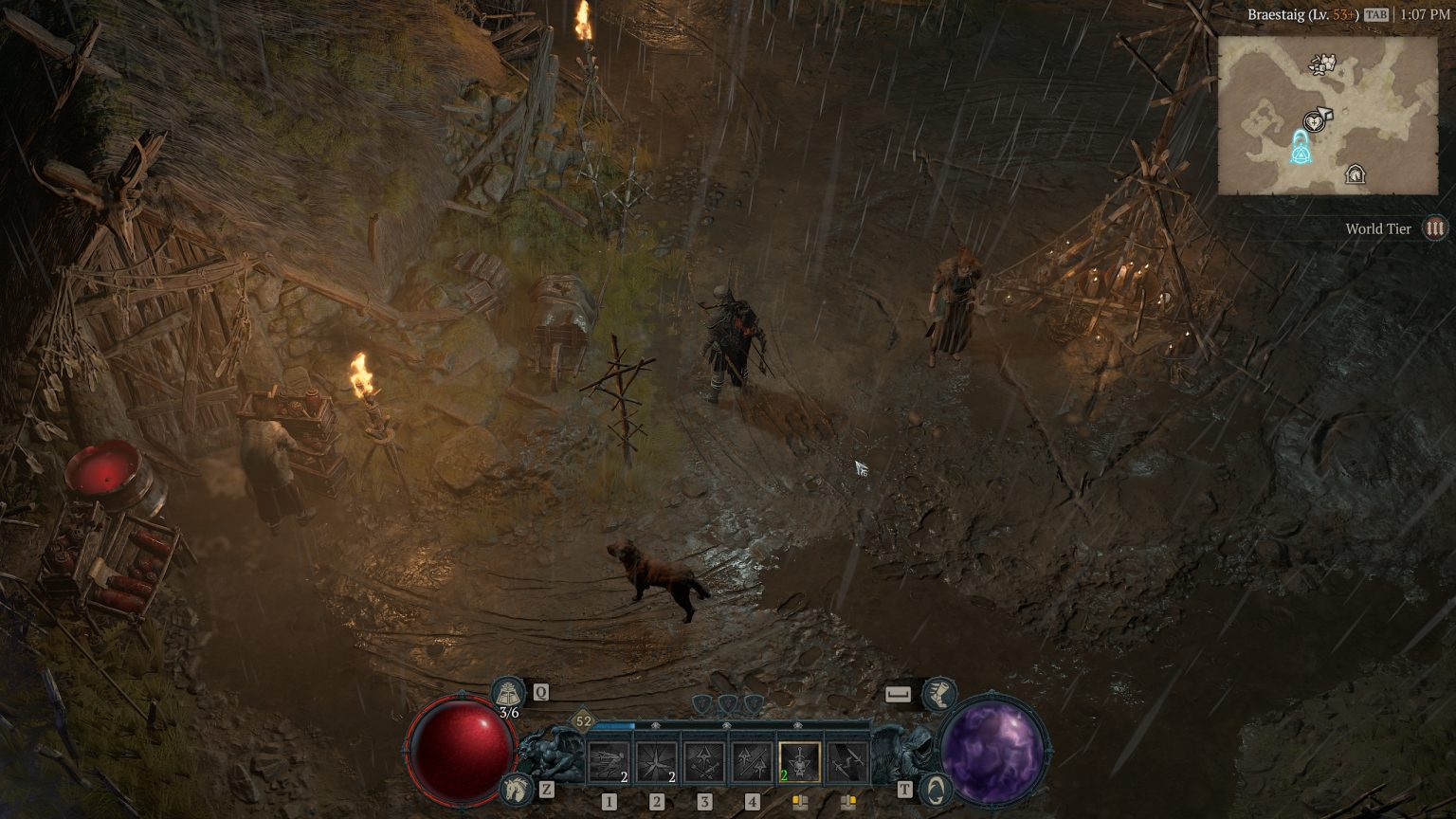Use the skill in hotbar slot 3
This screenshot has width=1456, height=819.
[x=703, y=761]
